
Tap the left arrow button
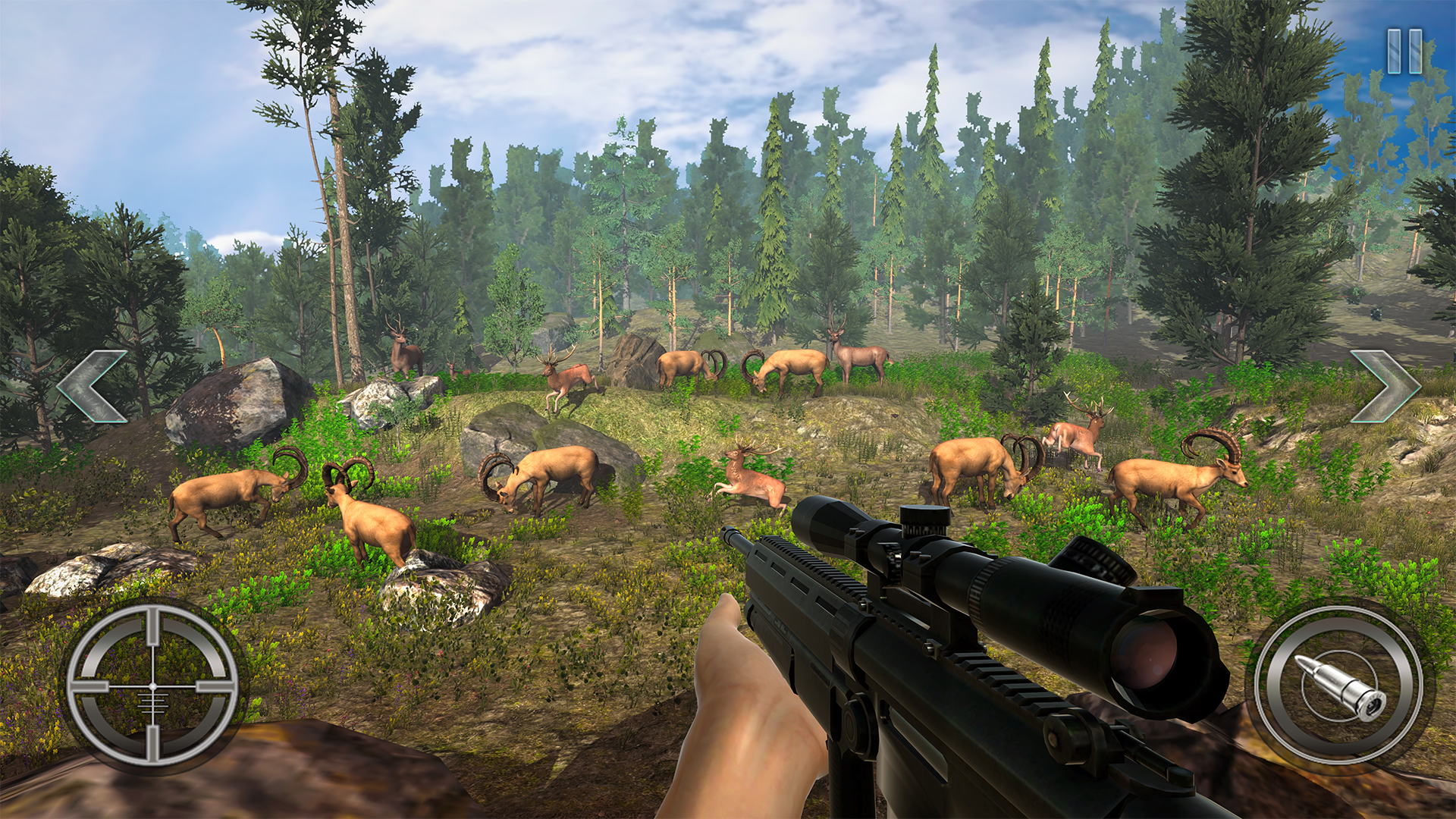tap(93, 385)
